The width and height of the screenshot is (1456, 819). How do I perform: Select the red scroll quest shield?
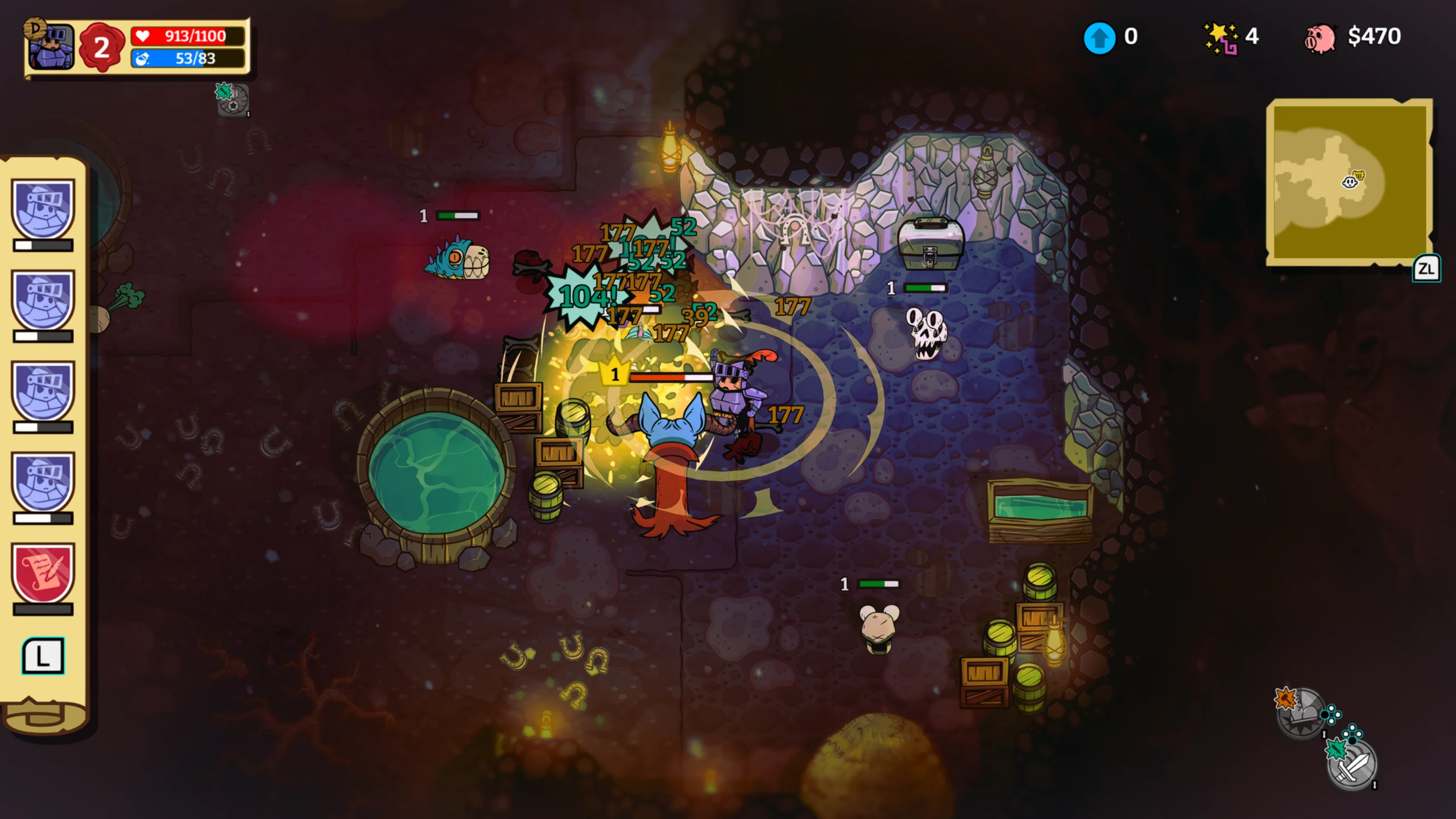tap(43, 573)
